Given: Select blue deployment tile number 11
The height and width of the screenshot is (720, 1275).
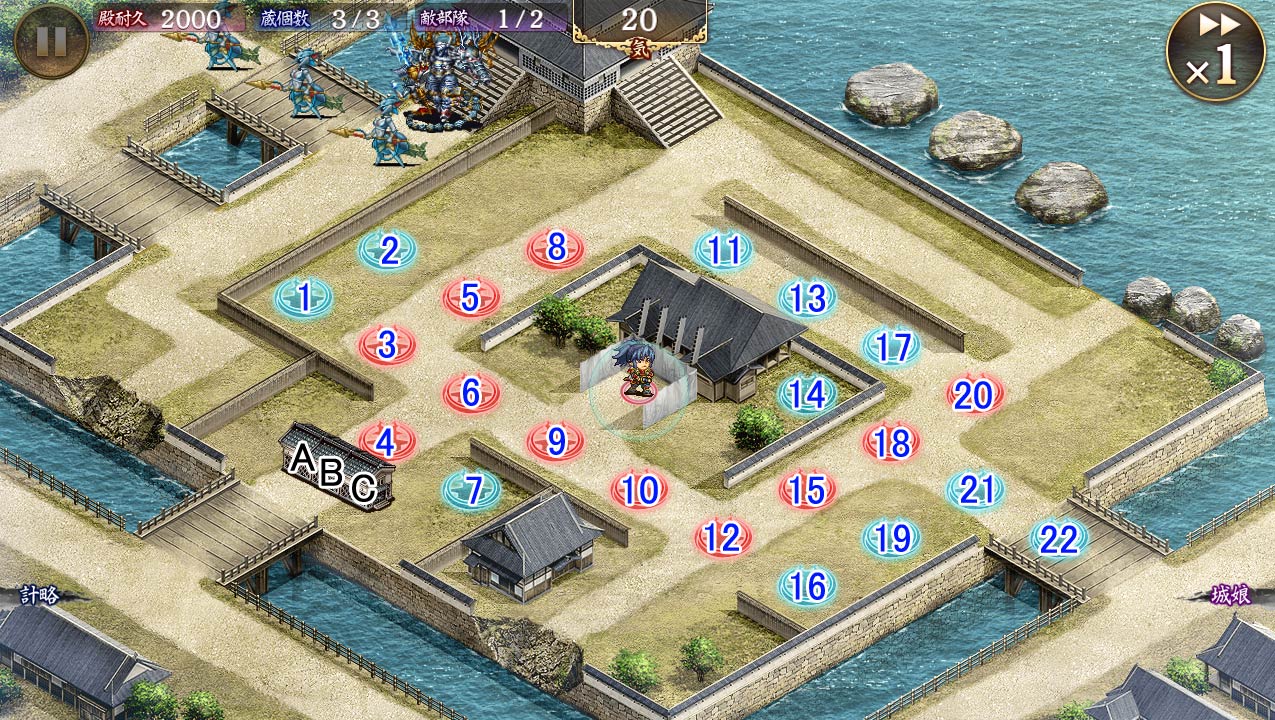Looking at the screenshot, I should (x=723, y=250).
